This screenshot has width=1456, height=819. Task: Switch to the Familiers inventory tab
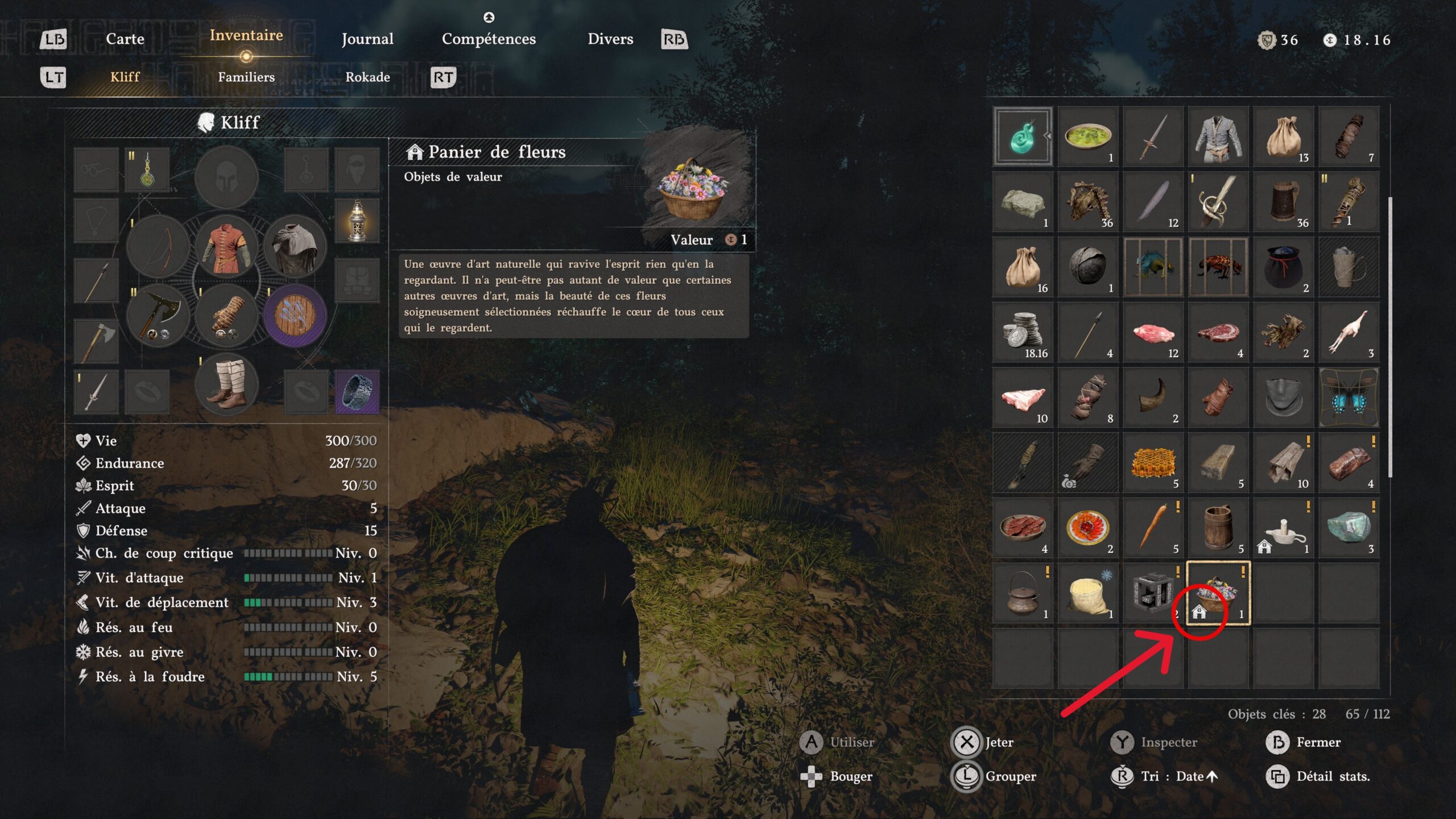tap(246, 77)
